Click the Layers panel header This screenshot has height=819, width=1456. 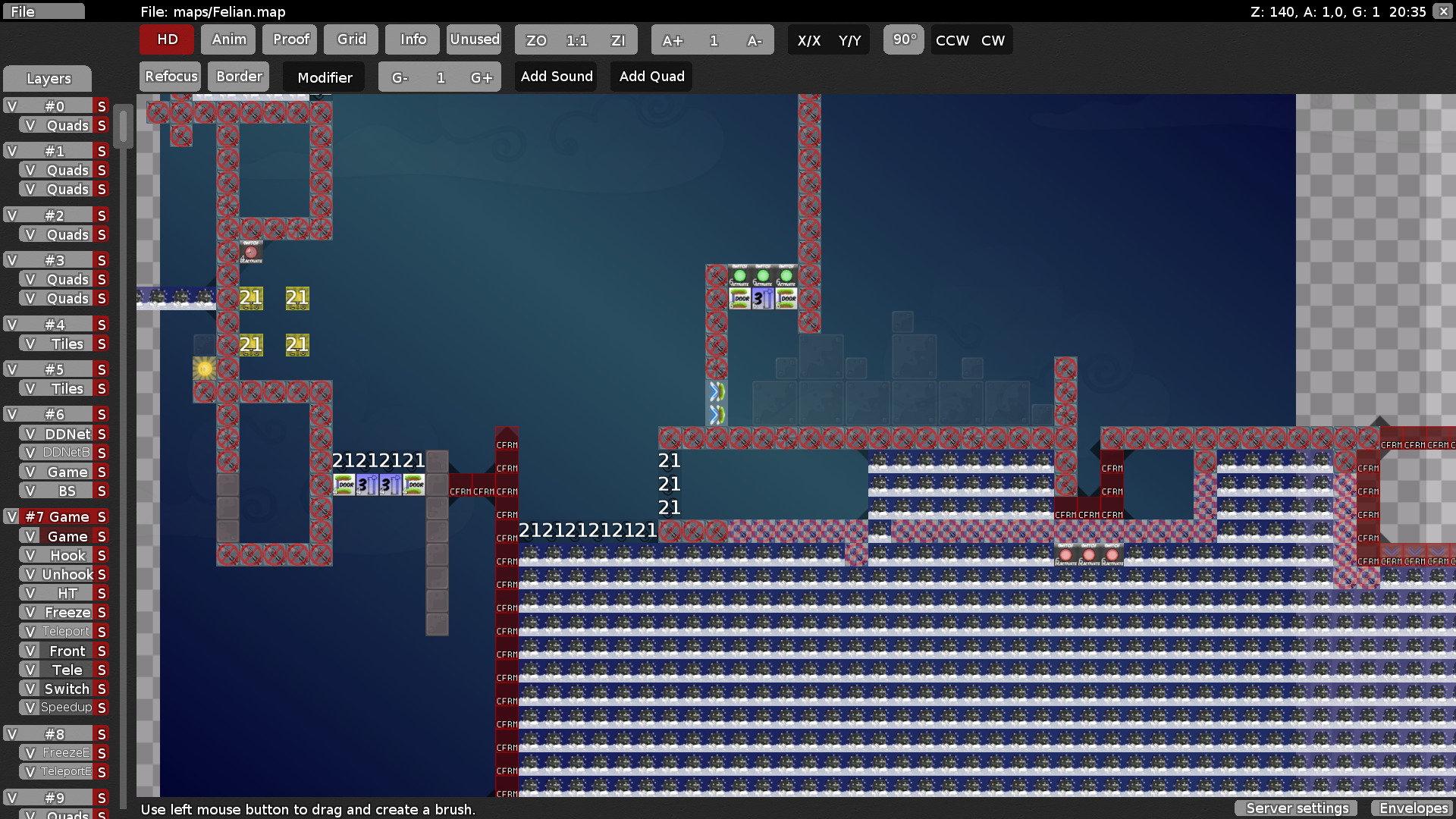click(x=48, y=78)
